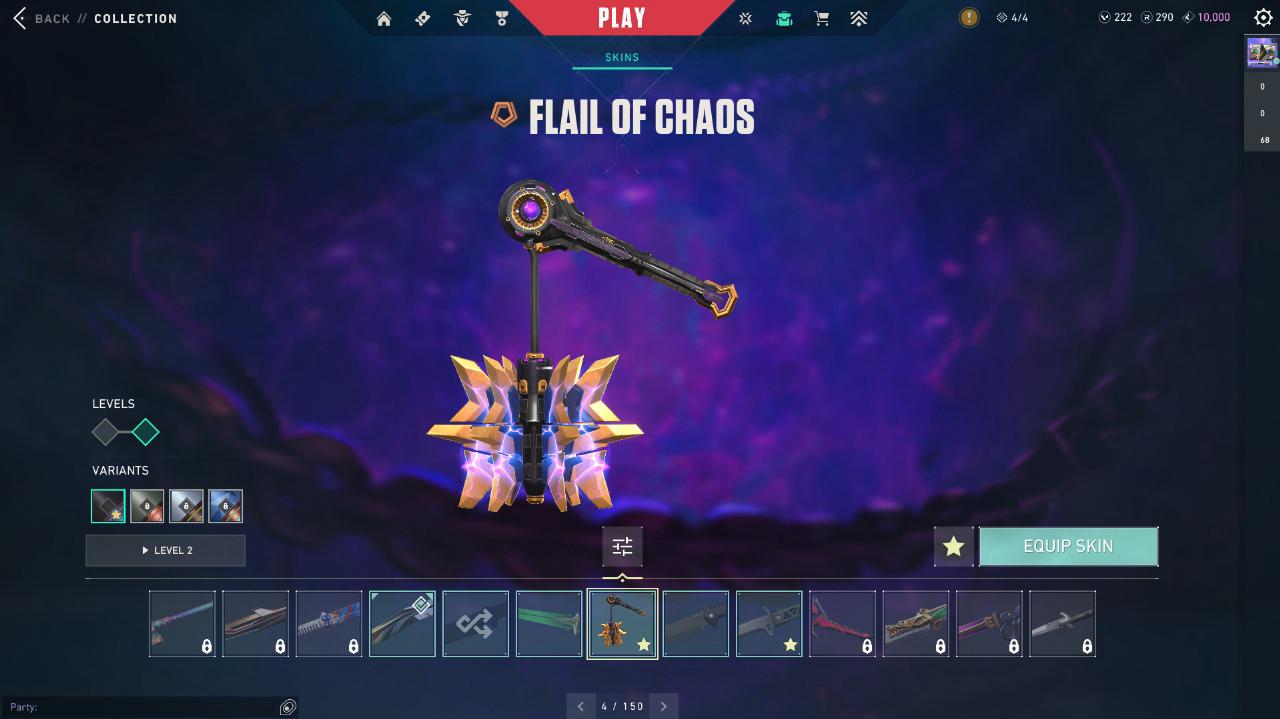This screenshot has width=1280, height=719.
Task: Toggle favorite star next to Equip Skin
Action: tap(953, 547)
